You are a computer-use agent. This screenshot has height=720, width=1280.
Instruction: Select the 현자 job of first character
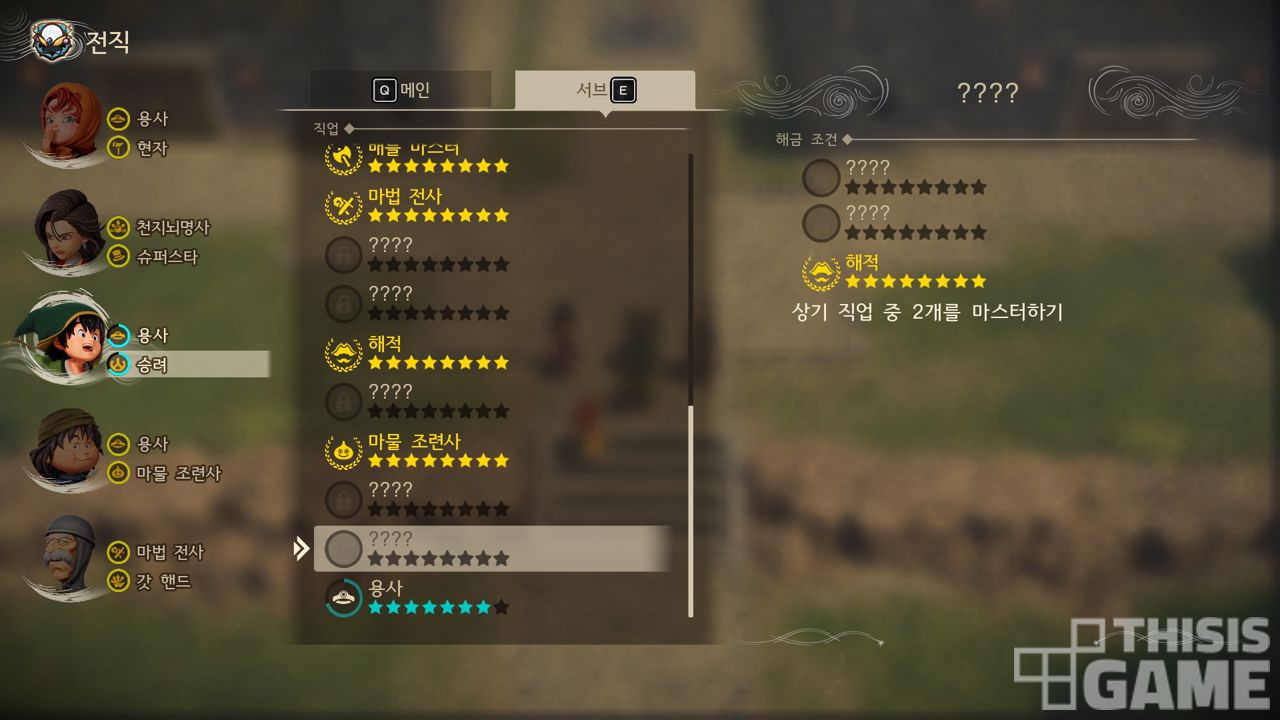coord(152,148)
